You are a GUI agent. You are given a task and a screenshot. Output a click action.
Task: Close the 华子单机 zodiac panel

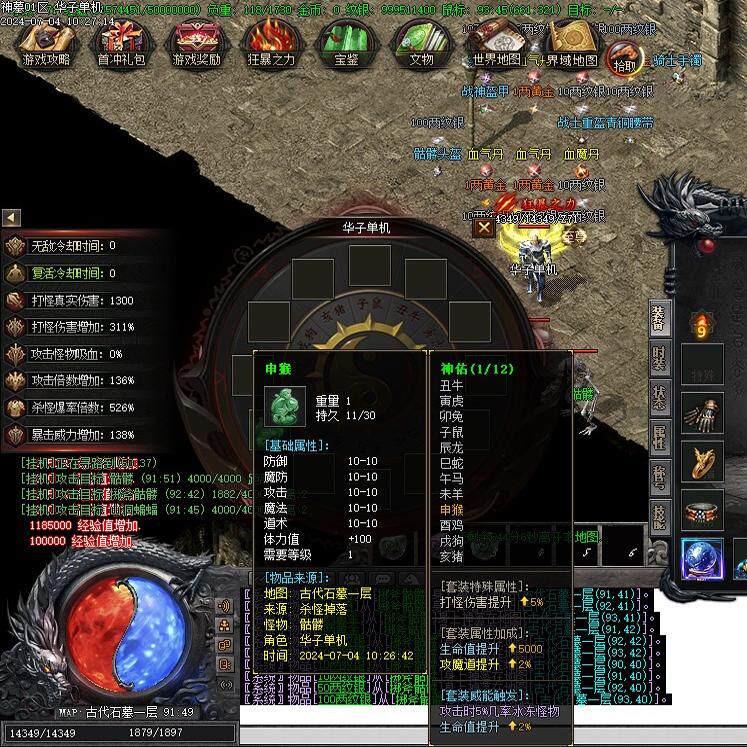click(x=484, y=227)
